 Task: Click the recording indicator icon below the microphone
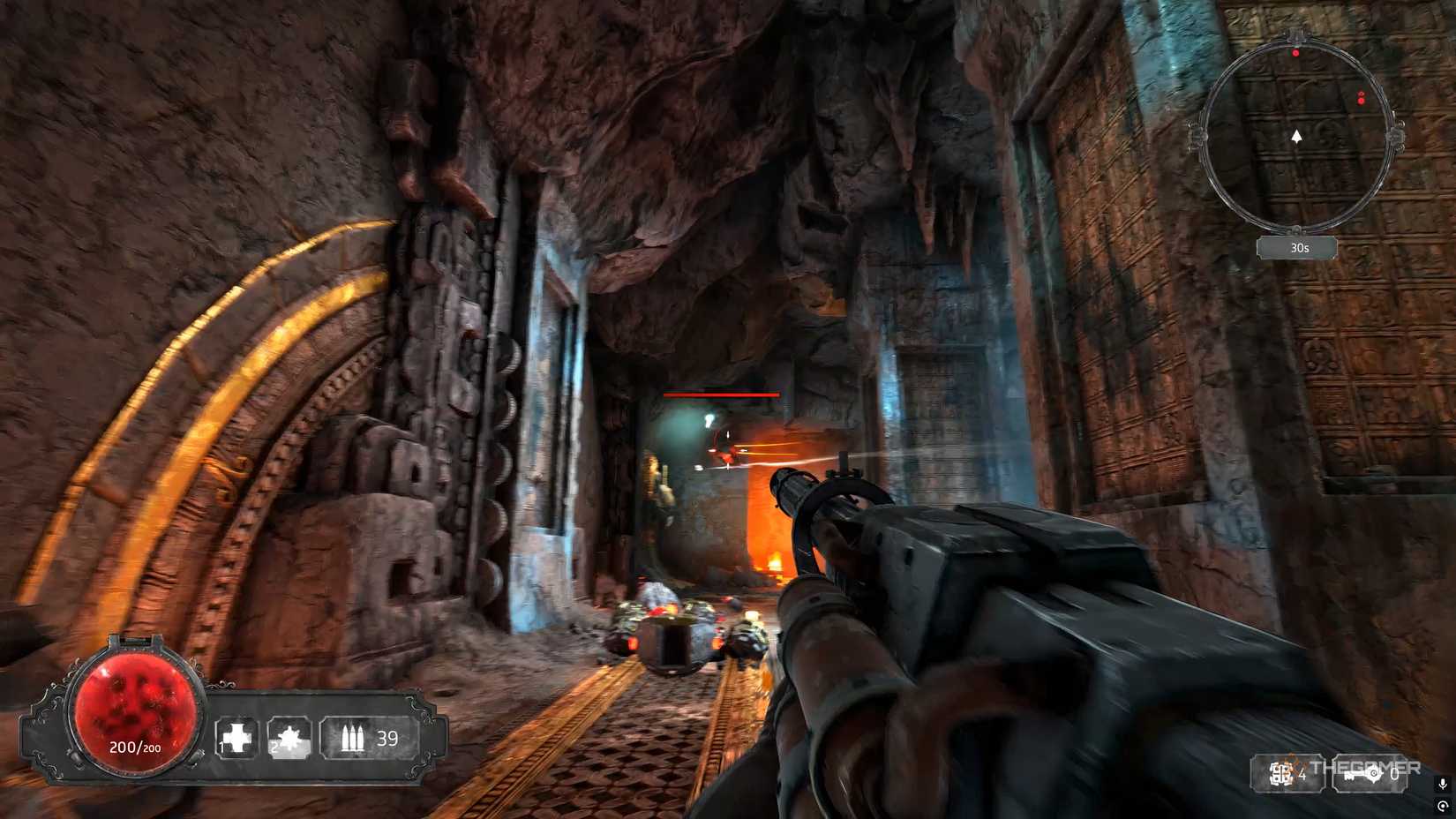[x=1443, y=806]
